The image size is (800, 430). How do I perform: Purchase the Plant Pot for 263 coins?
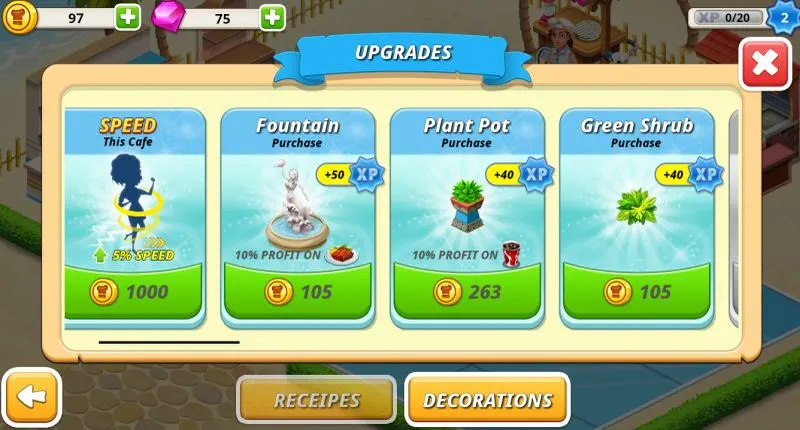(x=467, y=292)
